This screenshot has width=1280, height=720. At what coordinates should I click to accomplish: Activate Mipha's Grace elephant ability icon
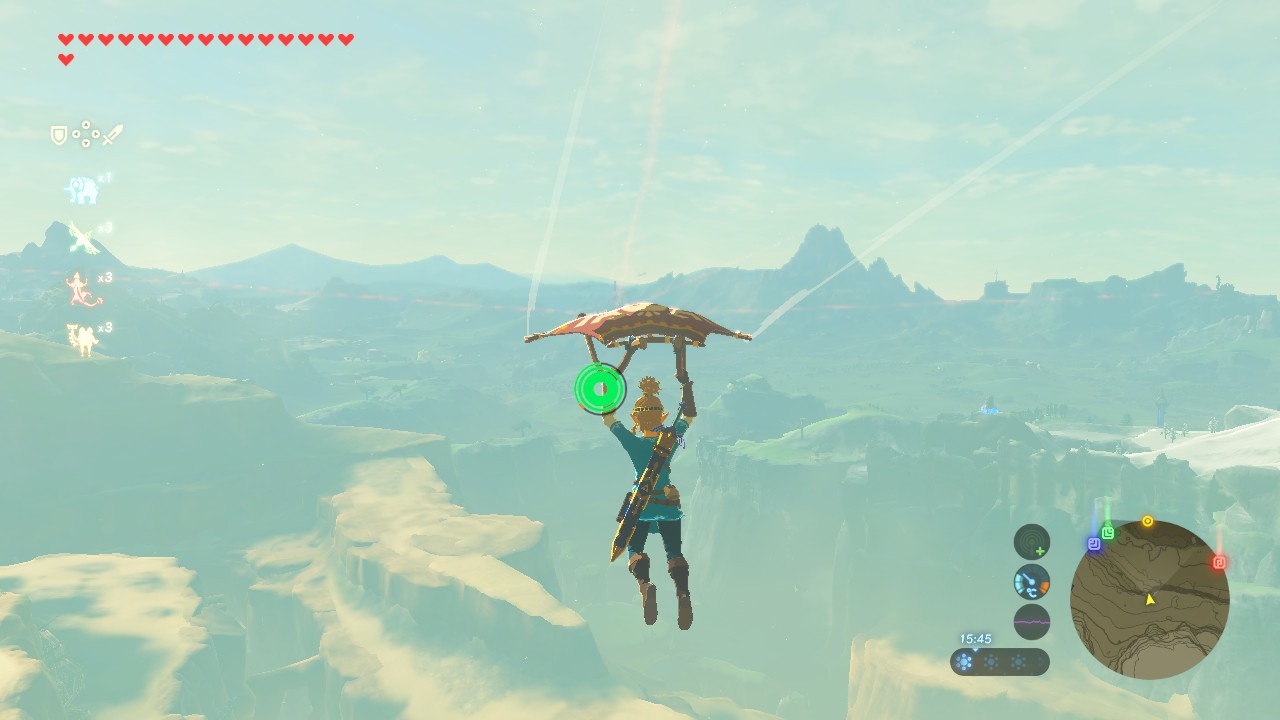81,188
